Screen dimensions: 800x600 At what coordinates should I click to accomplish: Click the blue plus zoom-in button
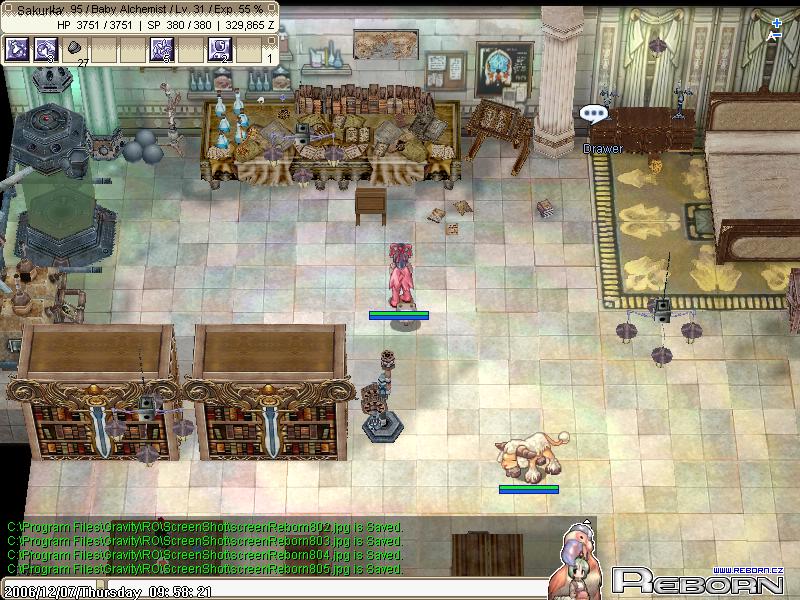click(x=778, y=23)
